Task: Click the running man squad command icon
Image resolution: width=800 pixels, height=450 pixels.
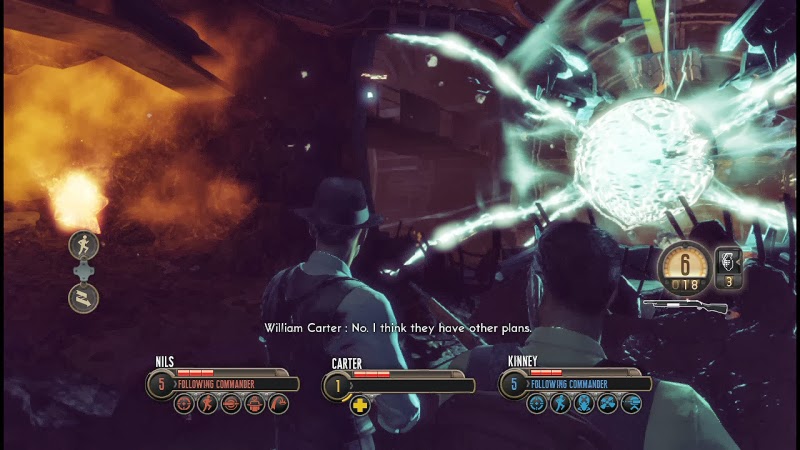Action: [82, 245]
